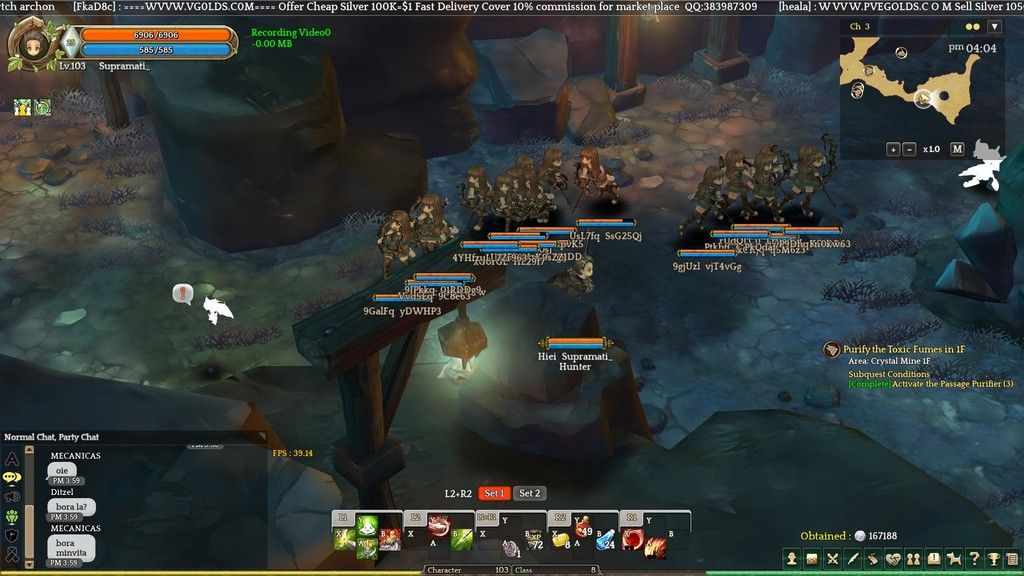Open the handshake heart friends icon
The width and height of the screenshot is (1024, 576).
click(x=893, y=558)
